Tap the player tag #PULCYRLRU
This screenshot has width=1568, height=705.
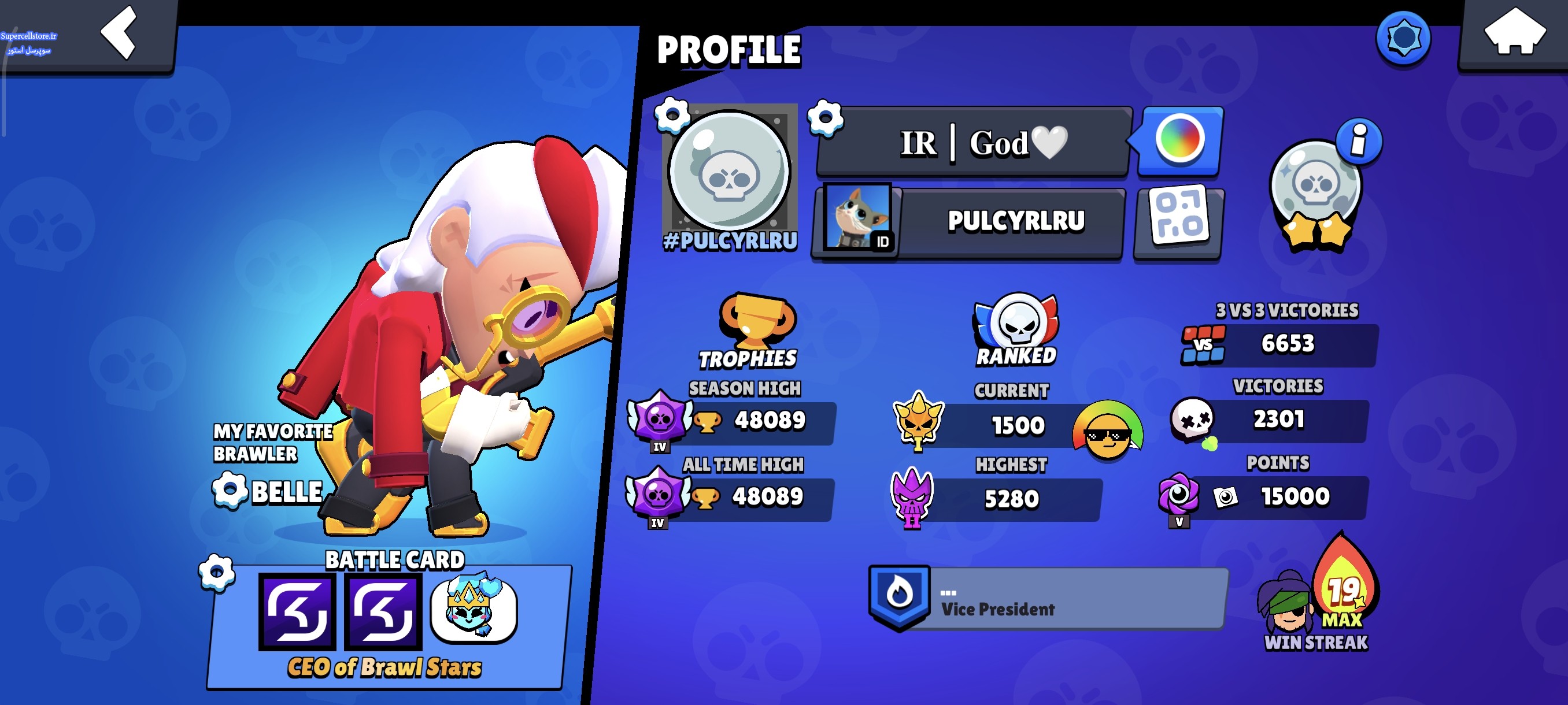[730, 242]
